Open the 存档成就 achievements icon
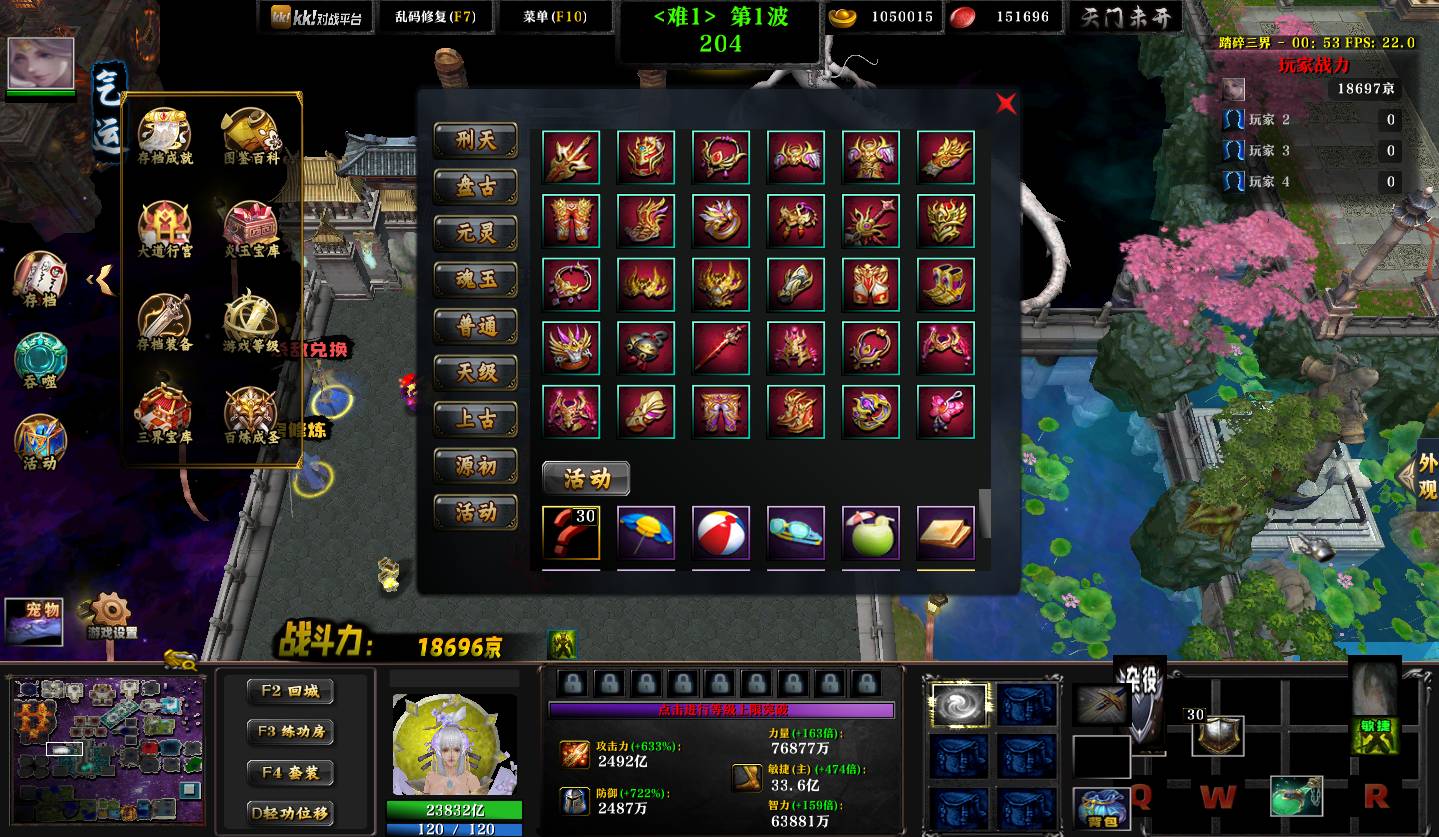The image size is (1439, 837). pyautogui.click(x=165, y=136)
